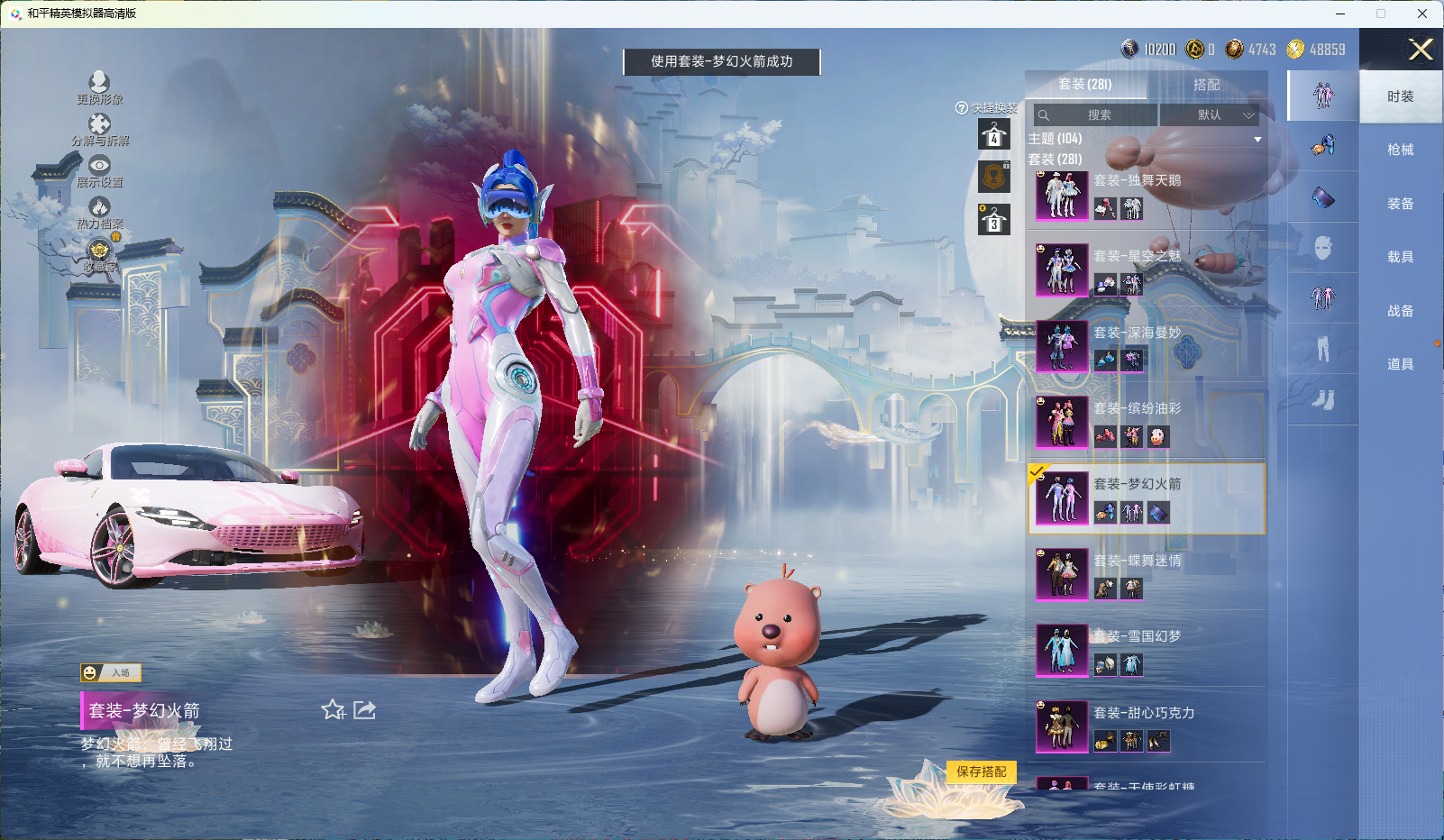Select the 套装-甜心巧克力 outfit
Screen dimensions: 1444x840
1147,727
